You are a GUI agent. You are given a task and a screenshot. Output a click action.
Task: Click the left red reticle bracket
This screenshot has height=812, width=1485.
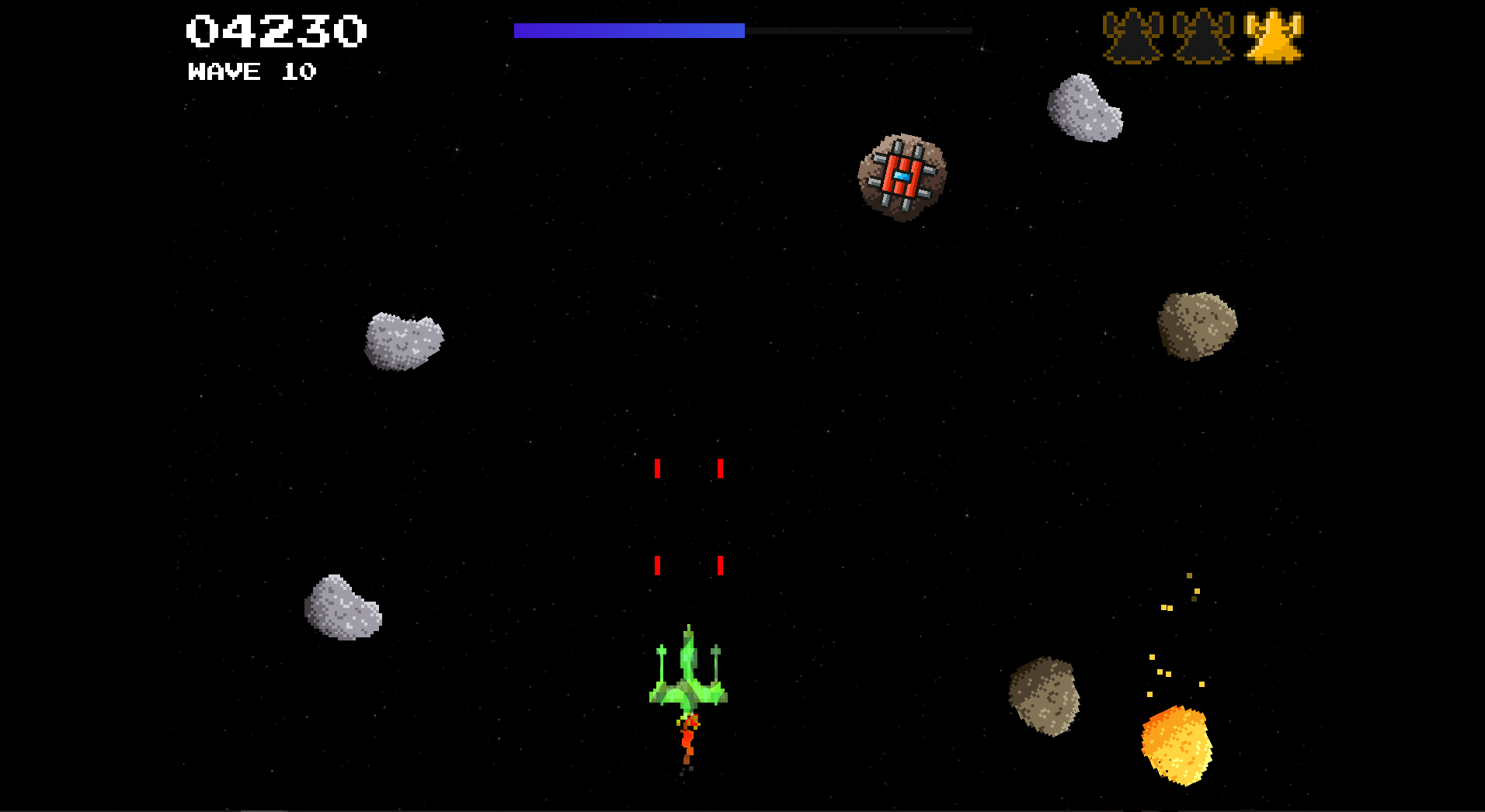pos(658,516)
